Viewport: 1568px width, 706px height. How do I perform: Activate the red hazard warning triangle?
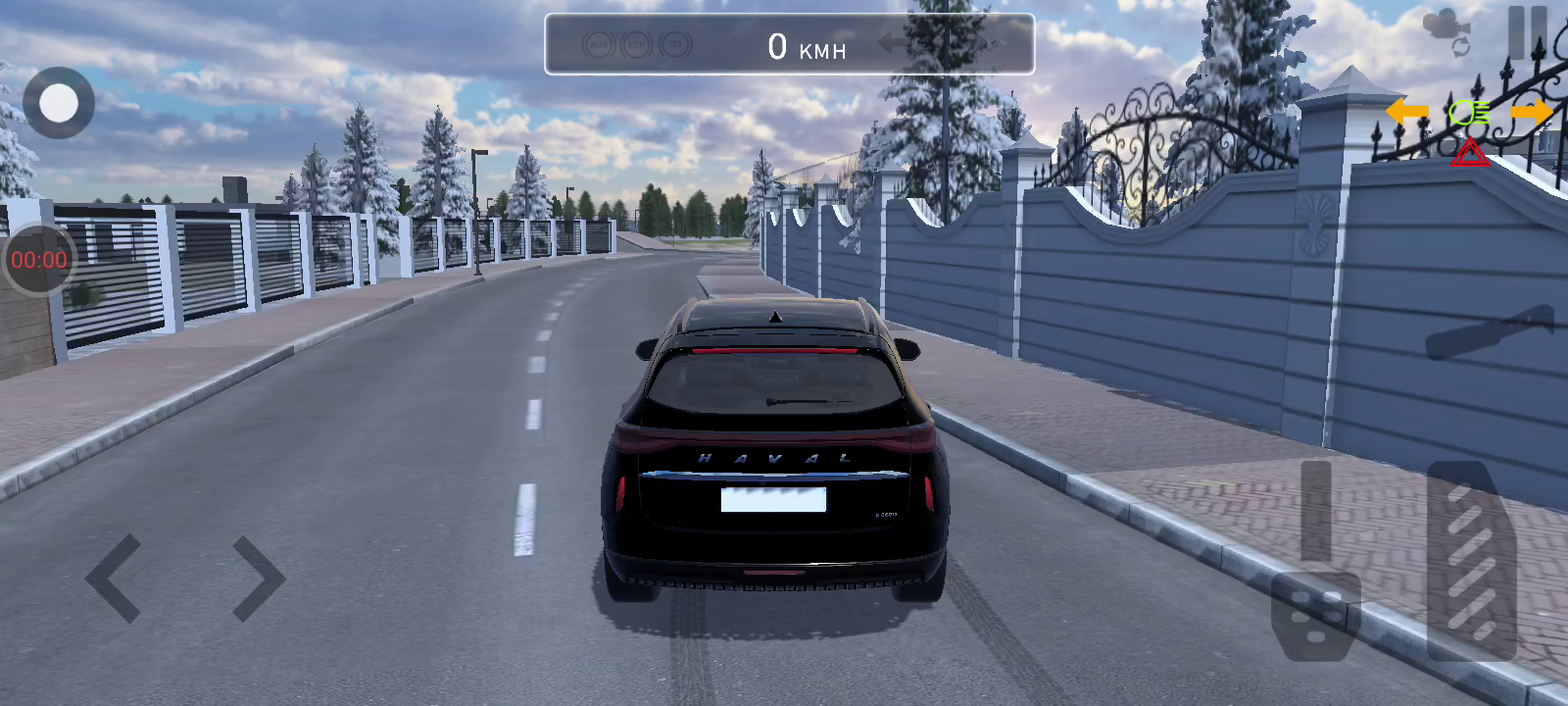1469,152
